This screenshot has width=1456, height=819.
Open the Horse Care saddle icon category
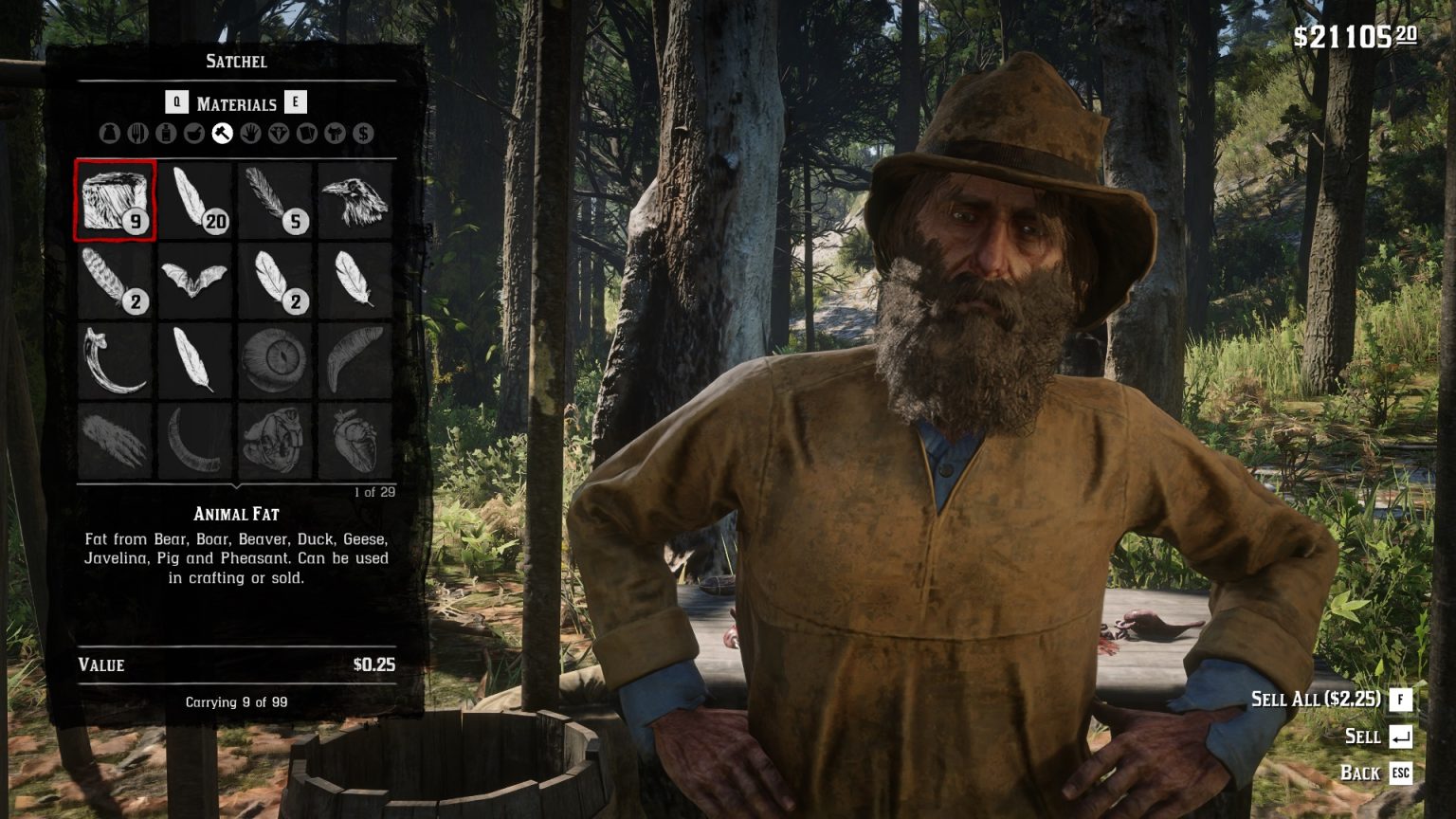334,133
